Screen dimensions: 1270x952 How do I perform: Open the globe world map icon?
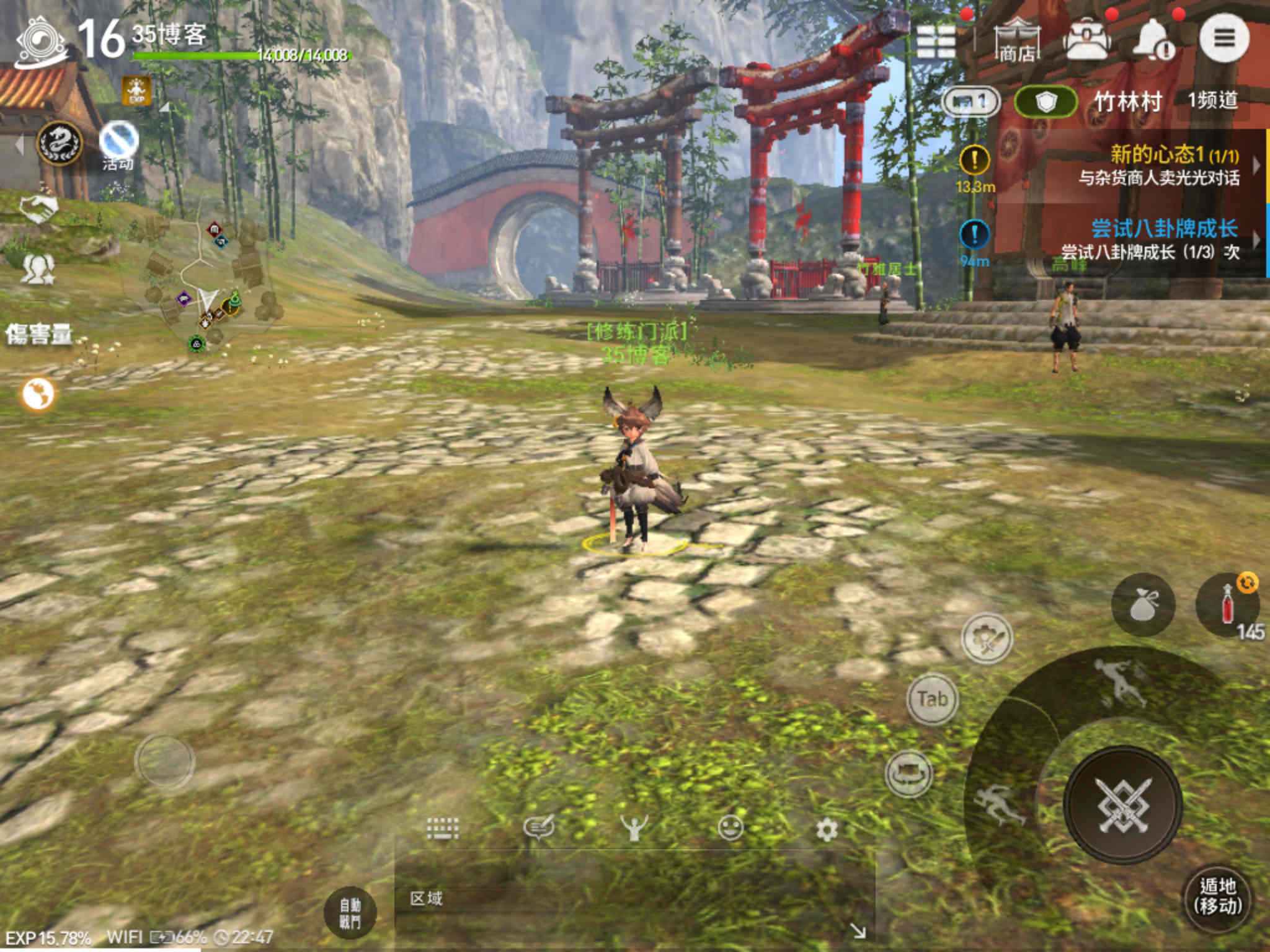tap(38, 394)
